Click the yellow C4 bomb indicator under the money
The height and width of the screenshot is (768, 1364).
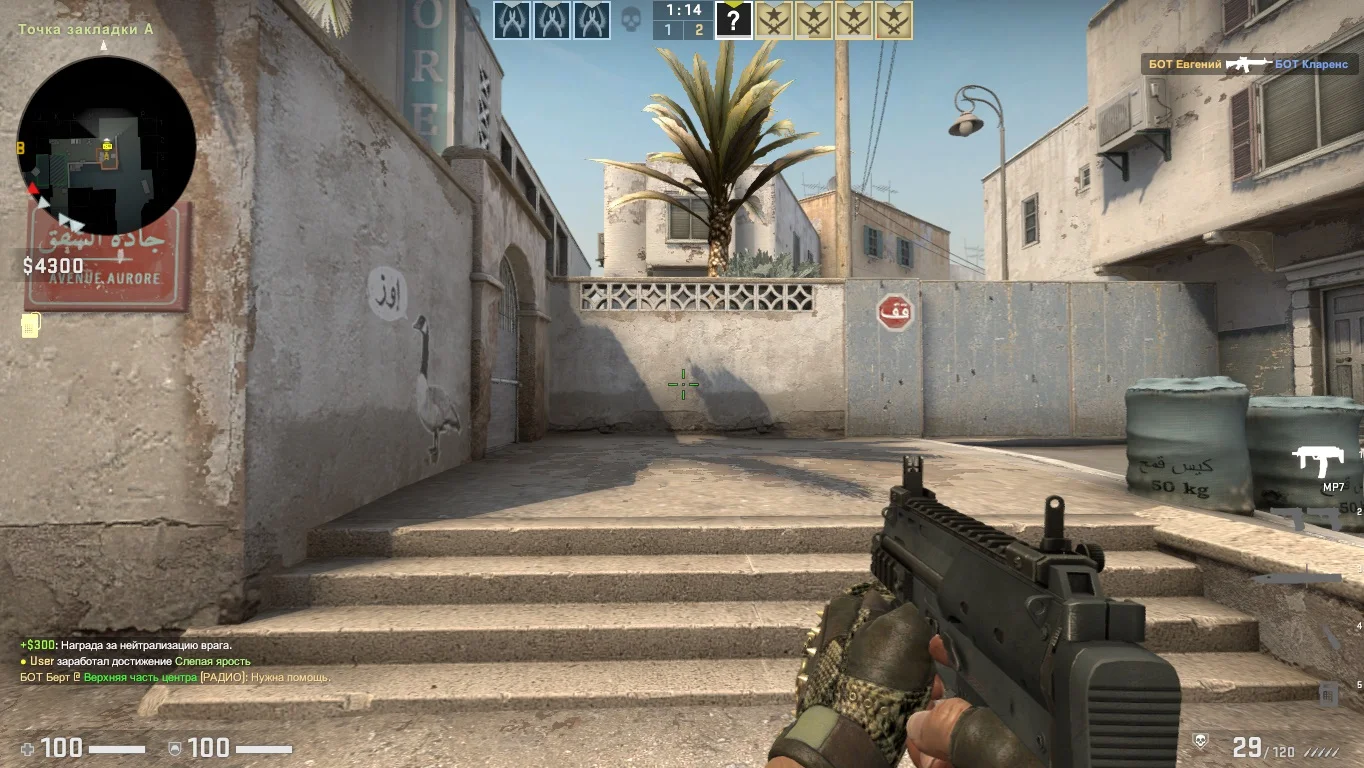click(x=30, y=326)
